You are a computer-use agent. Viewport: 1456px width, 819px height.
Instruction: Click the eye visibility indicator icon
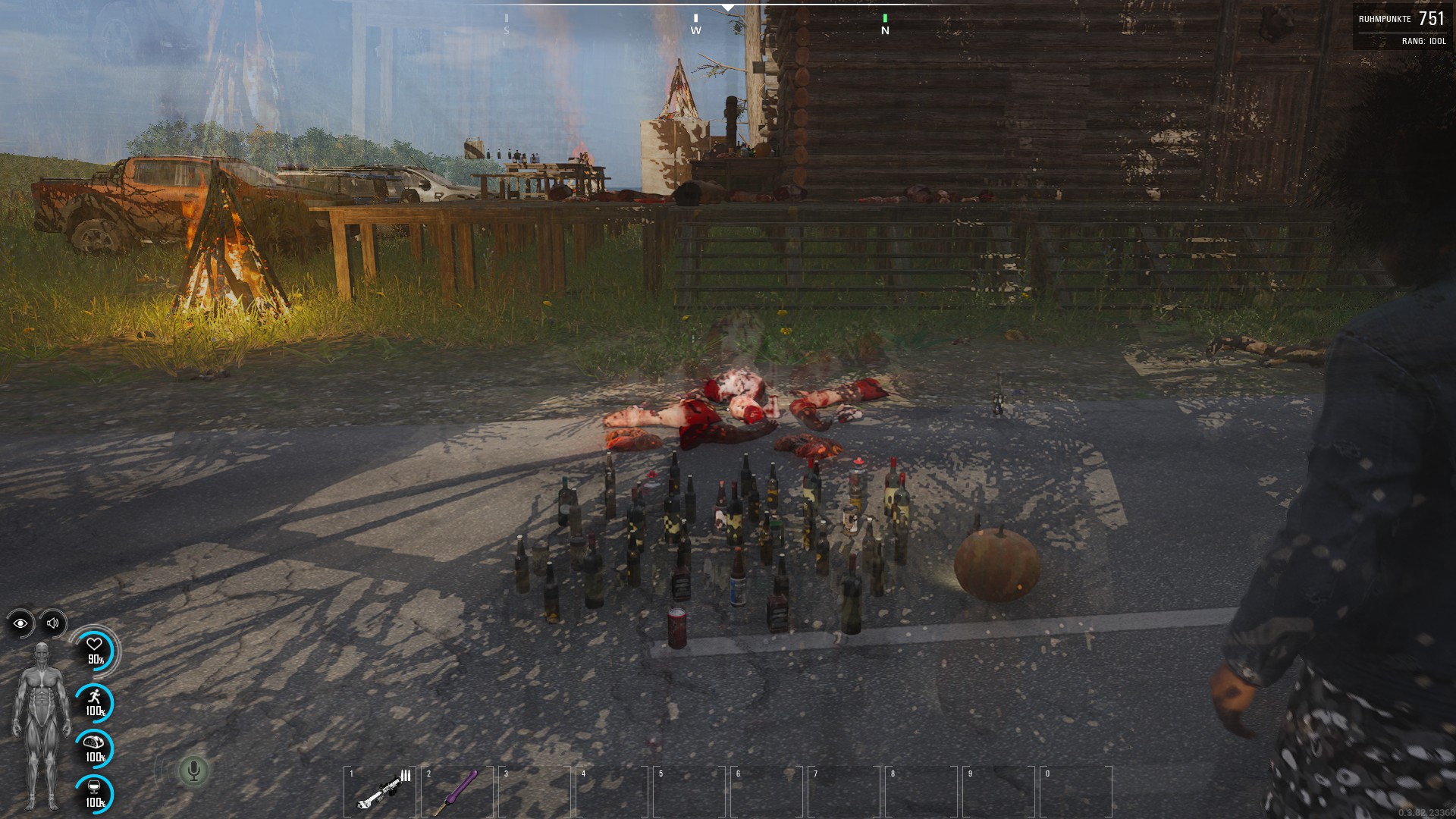click(20, 623)
